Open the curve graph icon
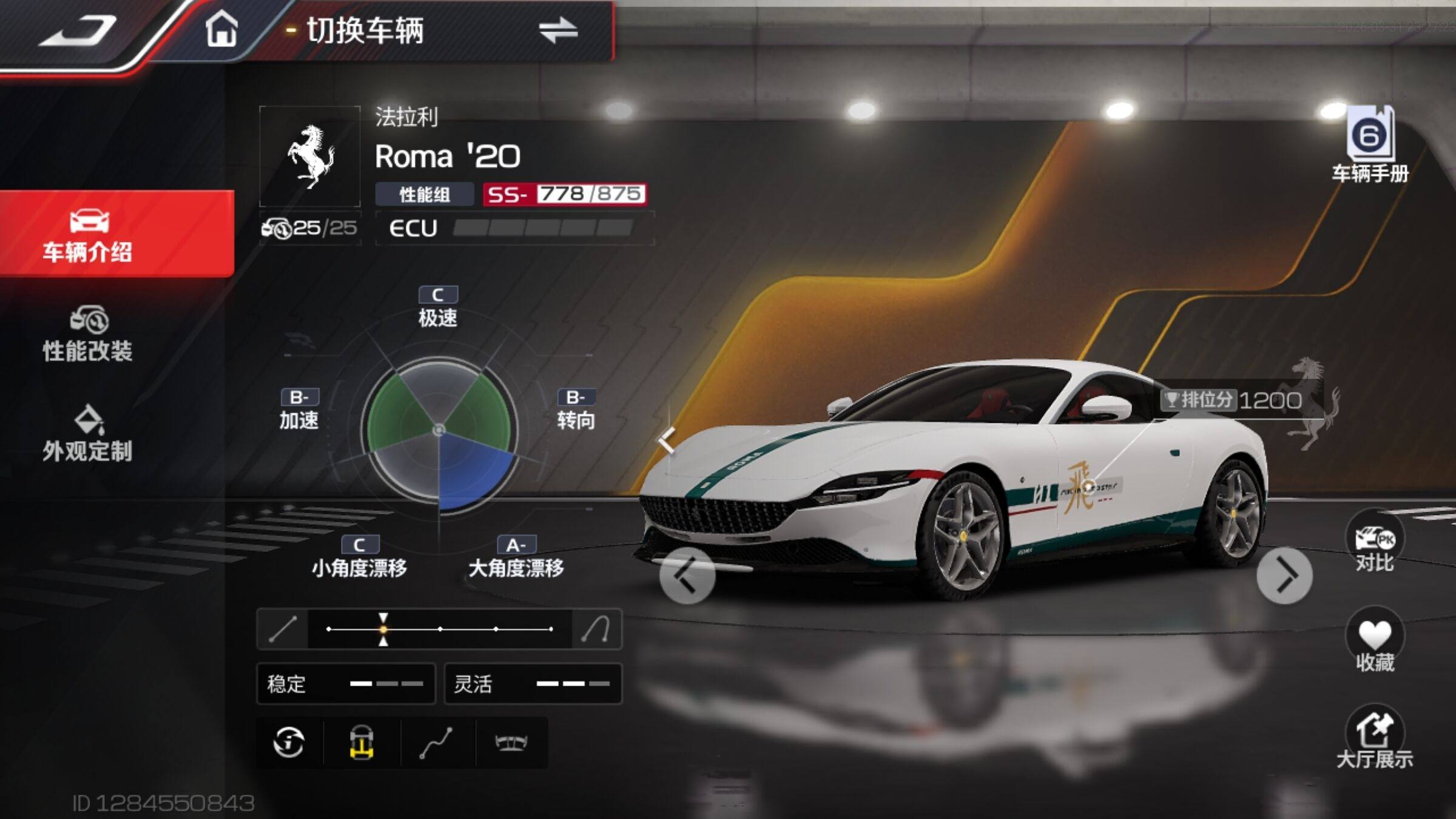This screenshot has height=819, width=1456. (x=437, y=742)
